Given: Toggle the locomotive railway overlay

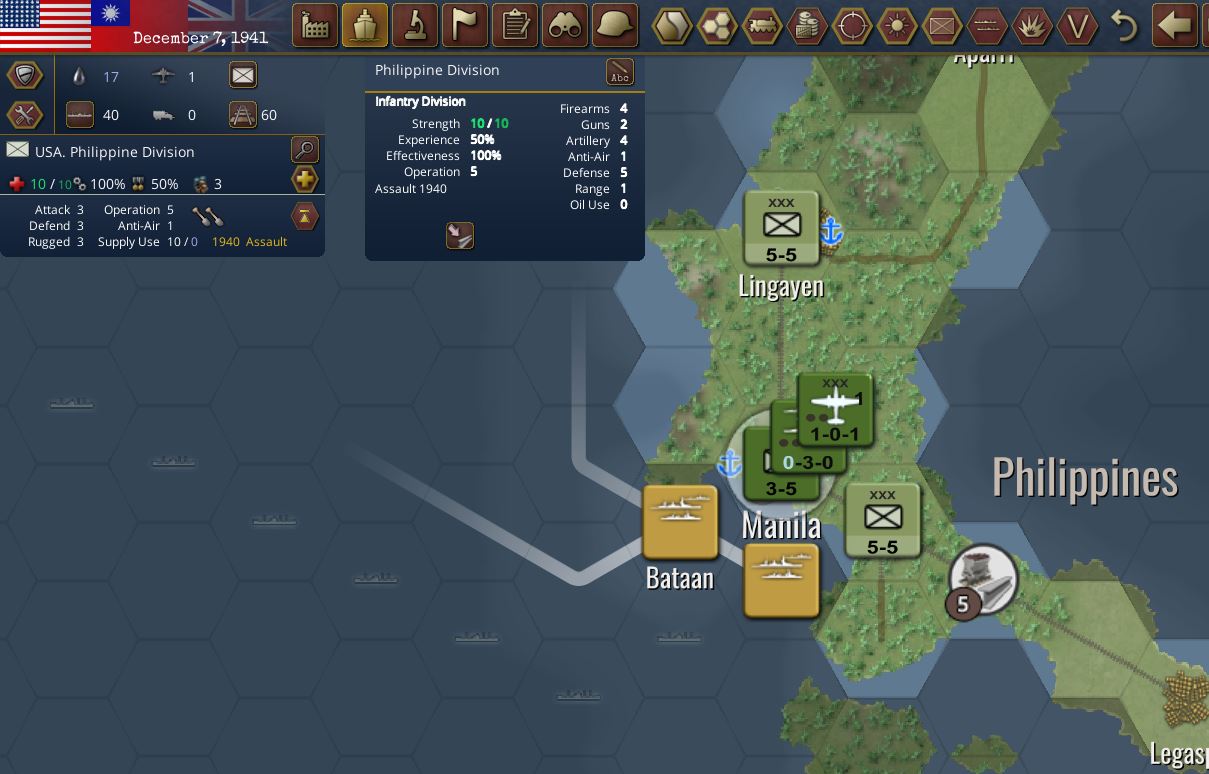Looking at the screenshot, I should pyautogui.click(x=762, y=26).
